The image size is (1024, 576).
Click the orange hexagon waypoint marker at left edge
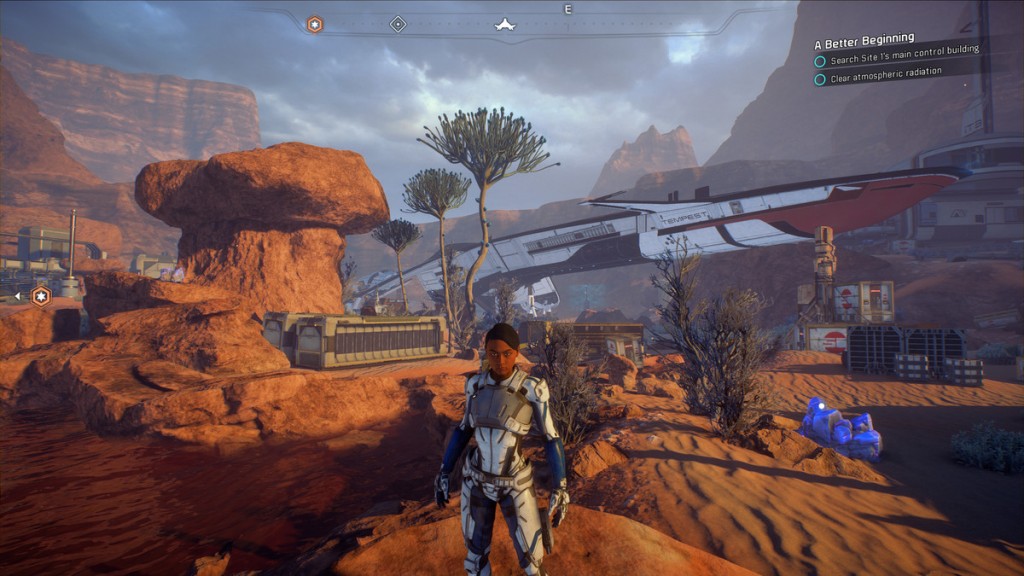point(41,295)
